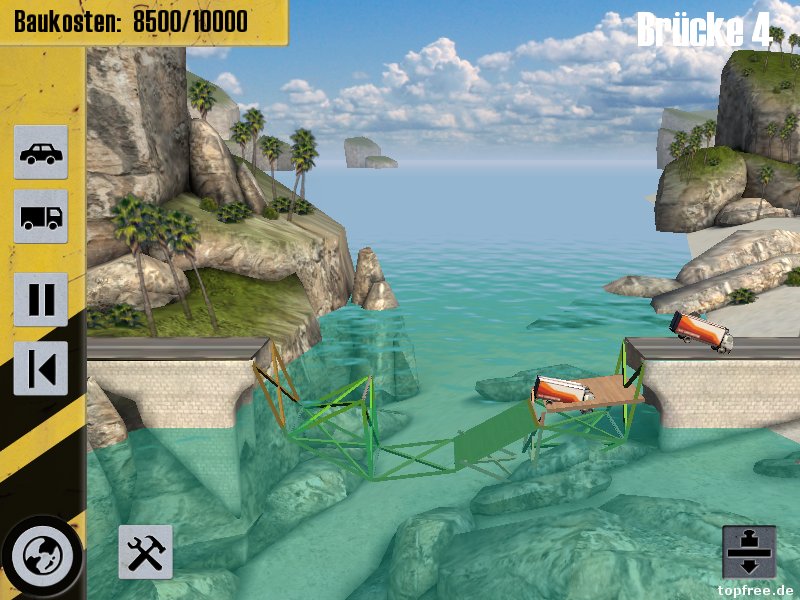Send the truck across the bridge
The width and height of the screenshot is (800, 600).
click(x=41, y=216)
